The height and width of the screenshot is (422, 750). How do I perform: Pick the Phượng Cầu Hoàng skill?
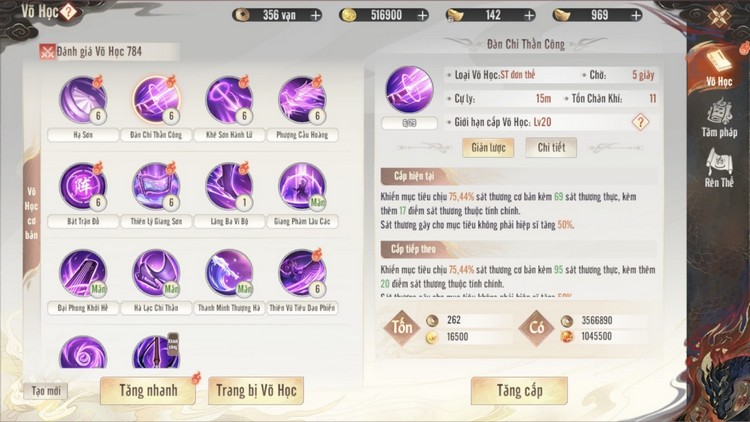click(x=301, y=100)
